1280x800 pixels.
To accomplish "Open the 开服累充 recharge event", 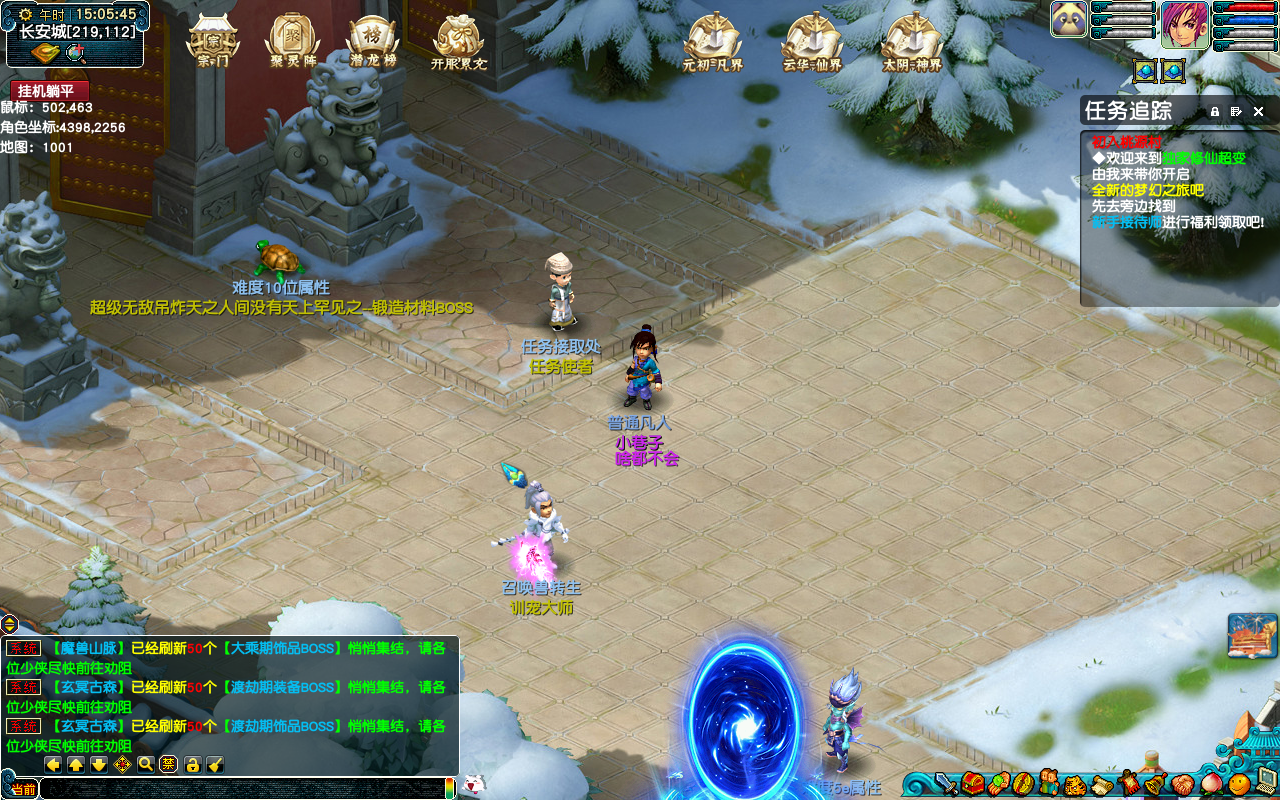I will tap(459, 41).
